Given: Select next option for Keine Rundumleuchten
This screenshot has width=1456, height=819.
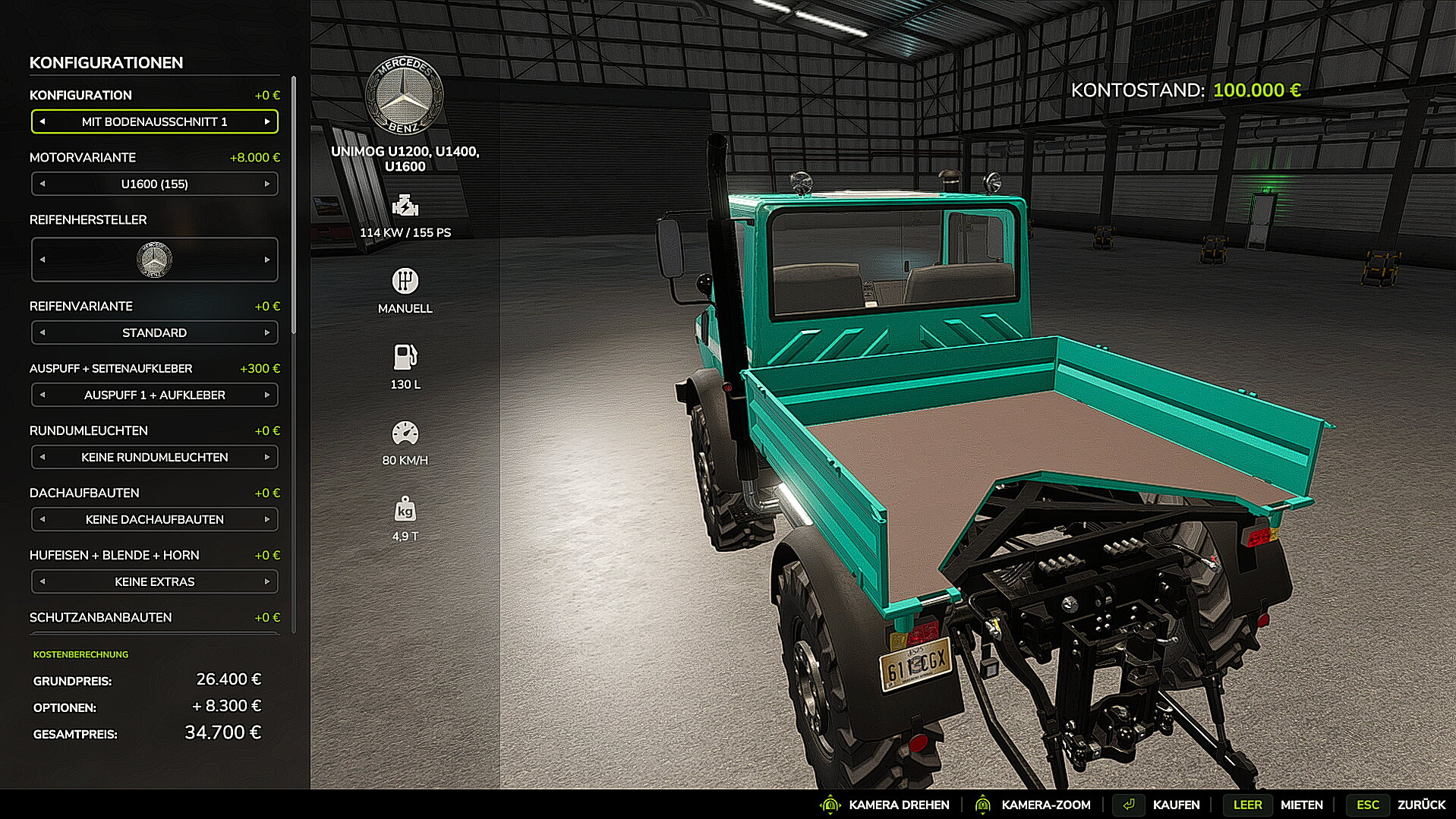Looking at the screenshot, I should [x=267, y=457].
